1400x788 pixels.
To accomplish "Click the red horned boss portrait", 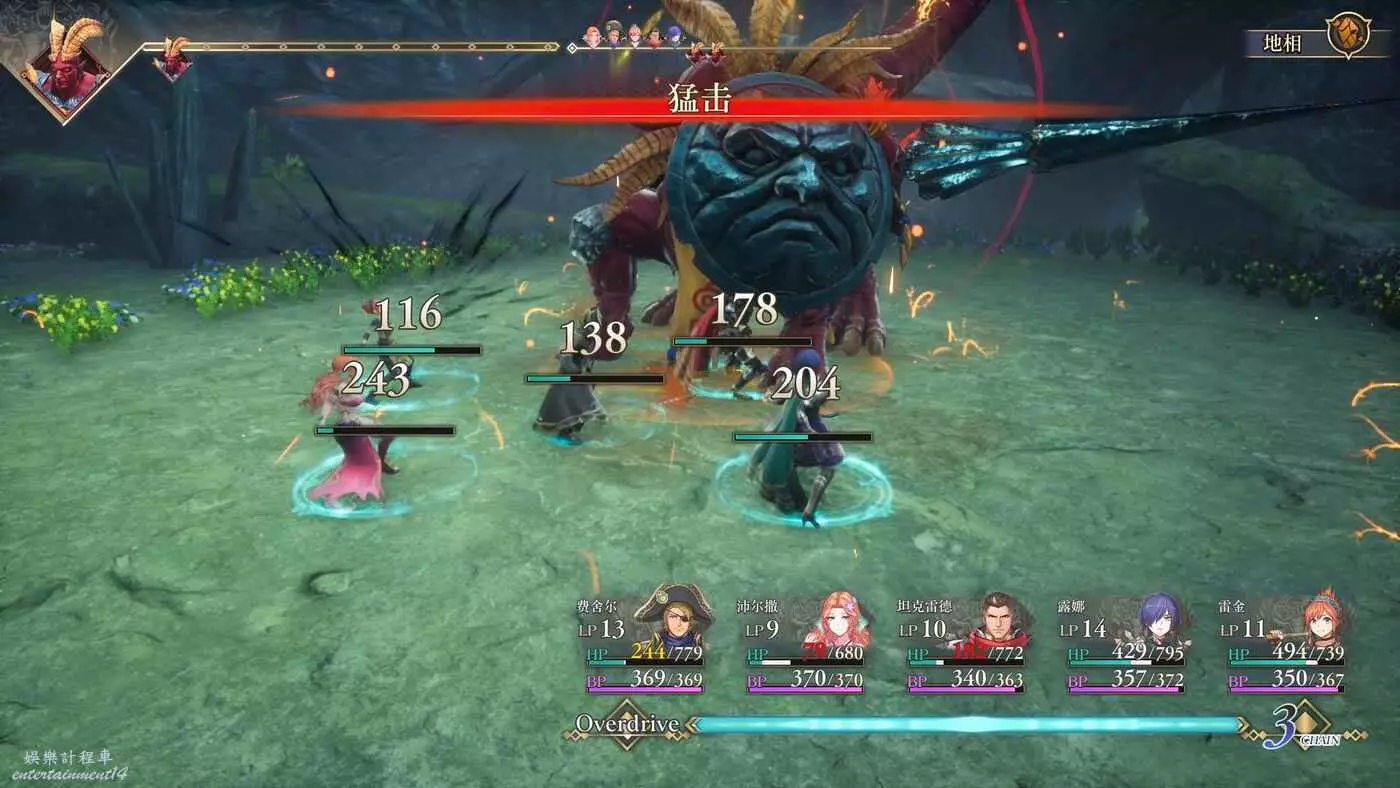I will click(65, 70).
